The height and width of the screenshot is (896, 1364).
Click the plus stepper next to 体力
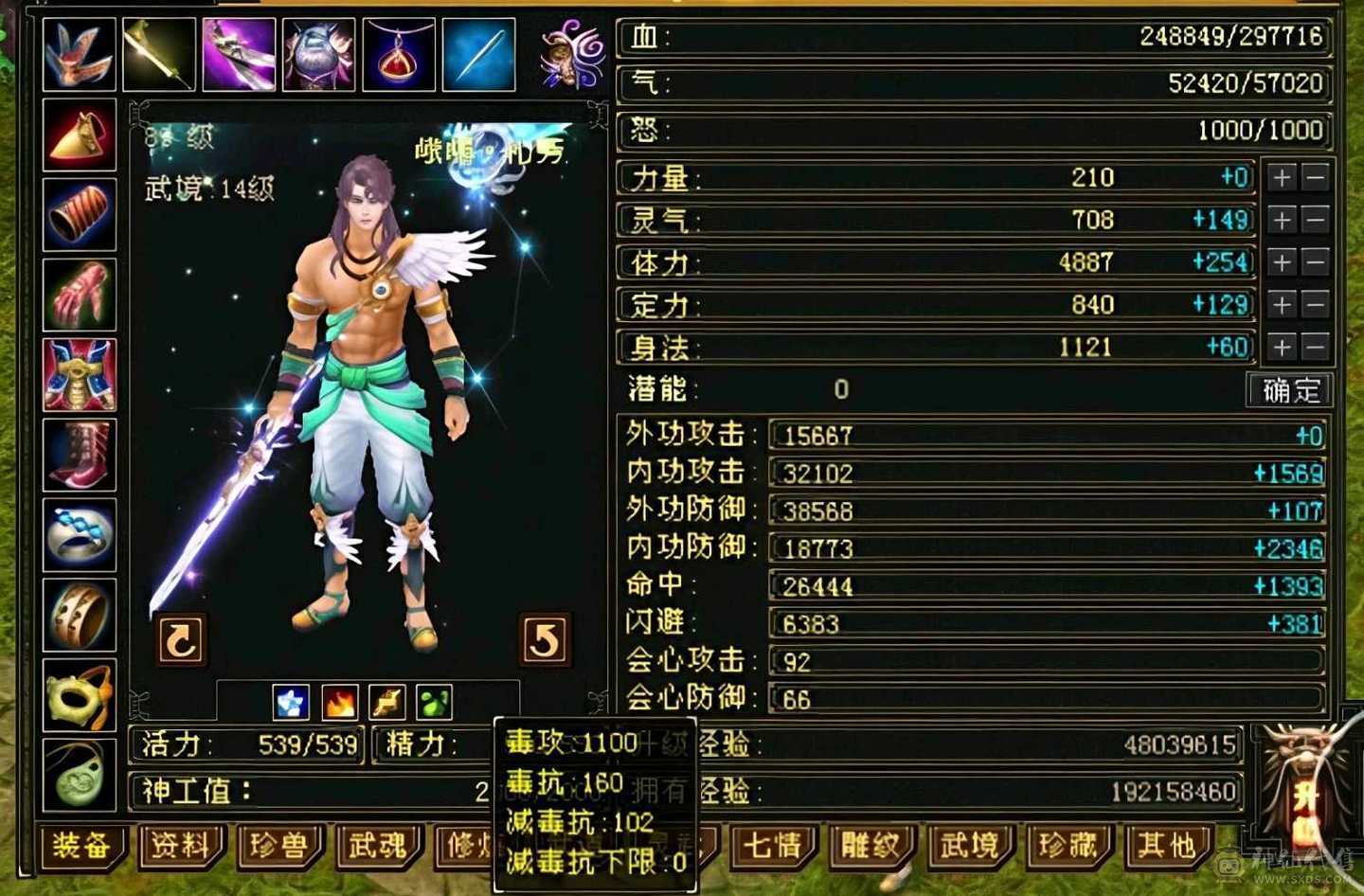(1282, 262)
